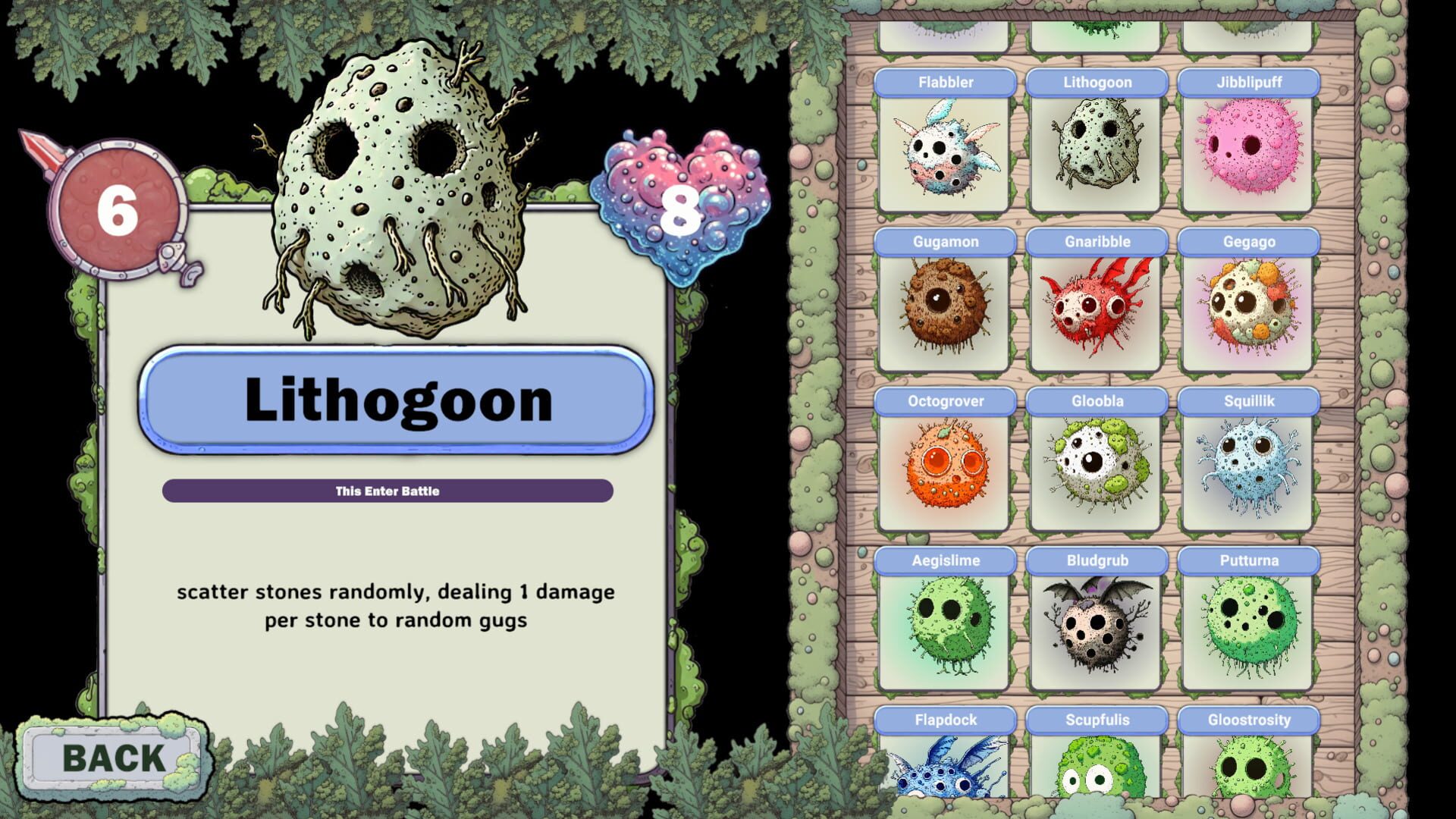
Task: Select the Octogrover creature icon
Action: click(945, 470)
